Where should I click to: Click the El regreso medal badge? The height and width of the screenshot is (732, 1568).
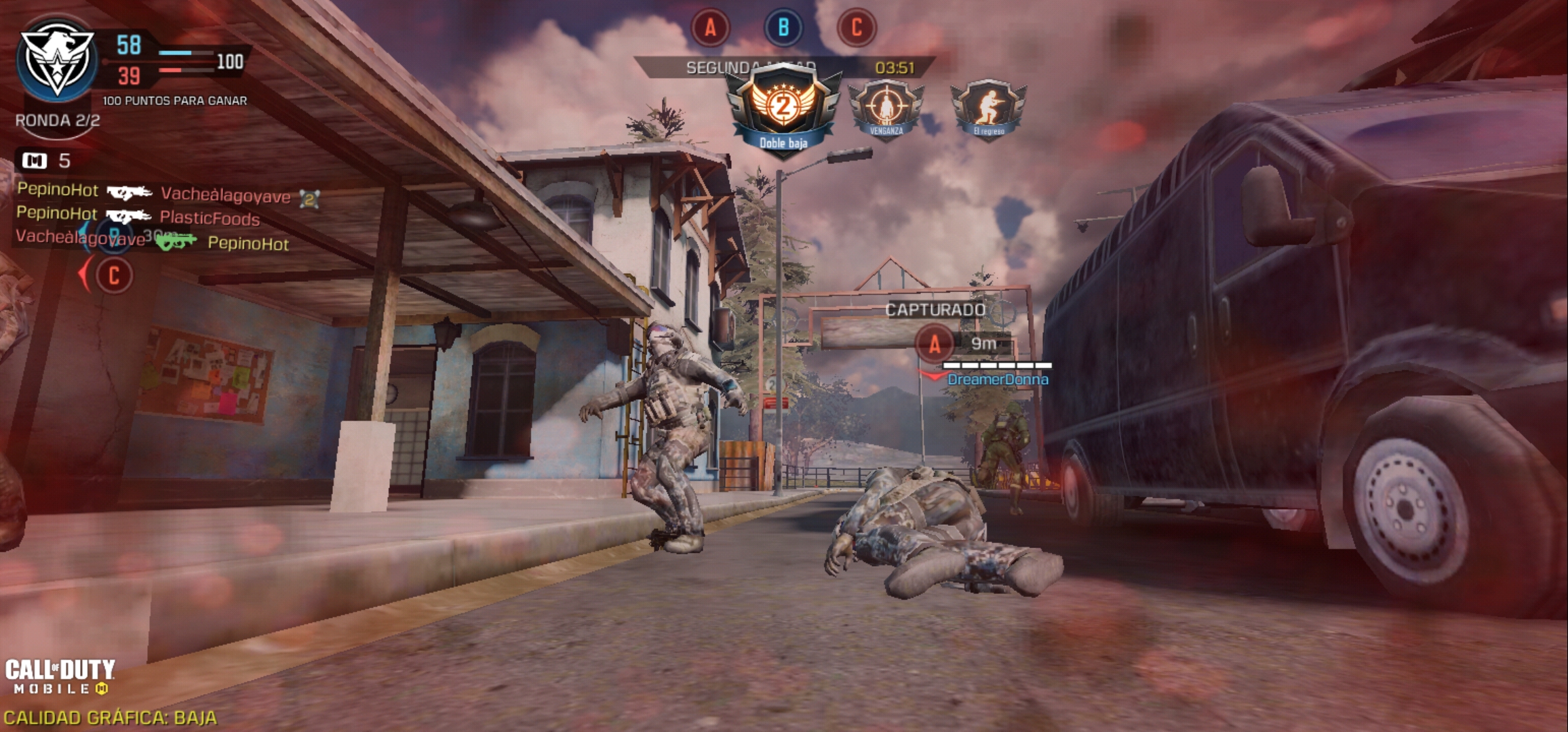tap(988, 108)
